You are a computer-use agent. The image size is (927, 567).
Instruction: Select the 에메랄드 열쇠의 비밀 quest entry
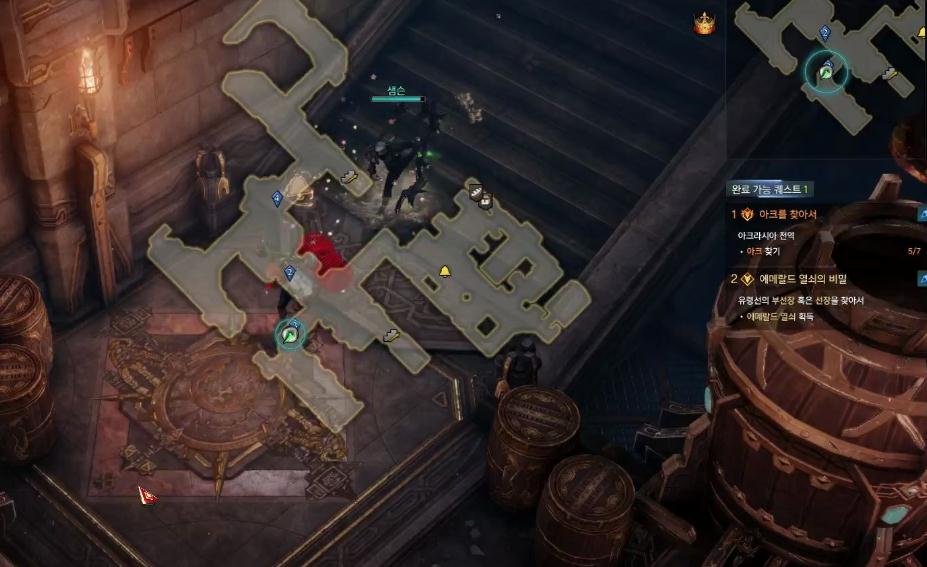(x=801, y=279)
